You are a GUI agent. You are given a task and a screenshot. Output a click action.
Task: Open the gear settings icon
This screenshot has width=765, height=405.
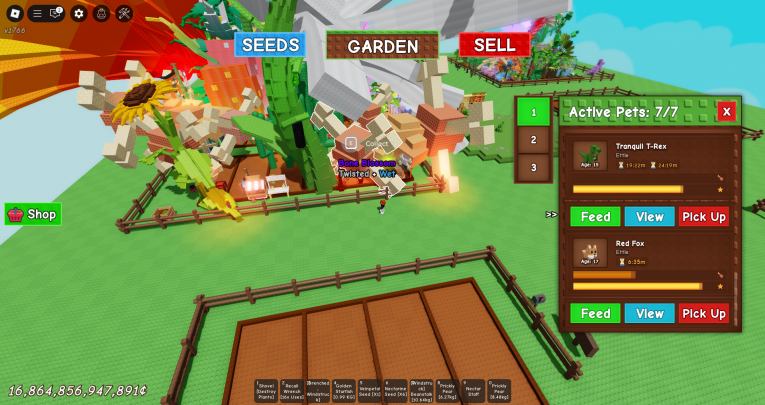point(79,13)
